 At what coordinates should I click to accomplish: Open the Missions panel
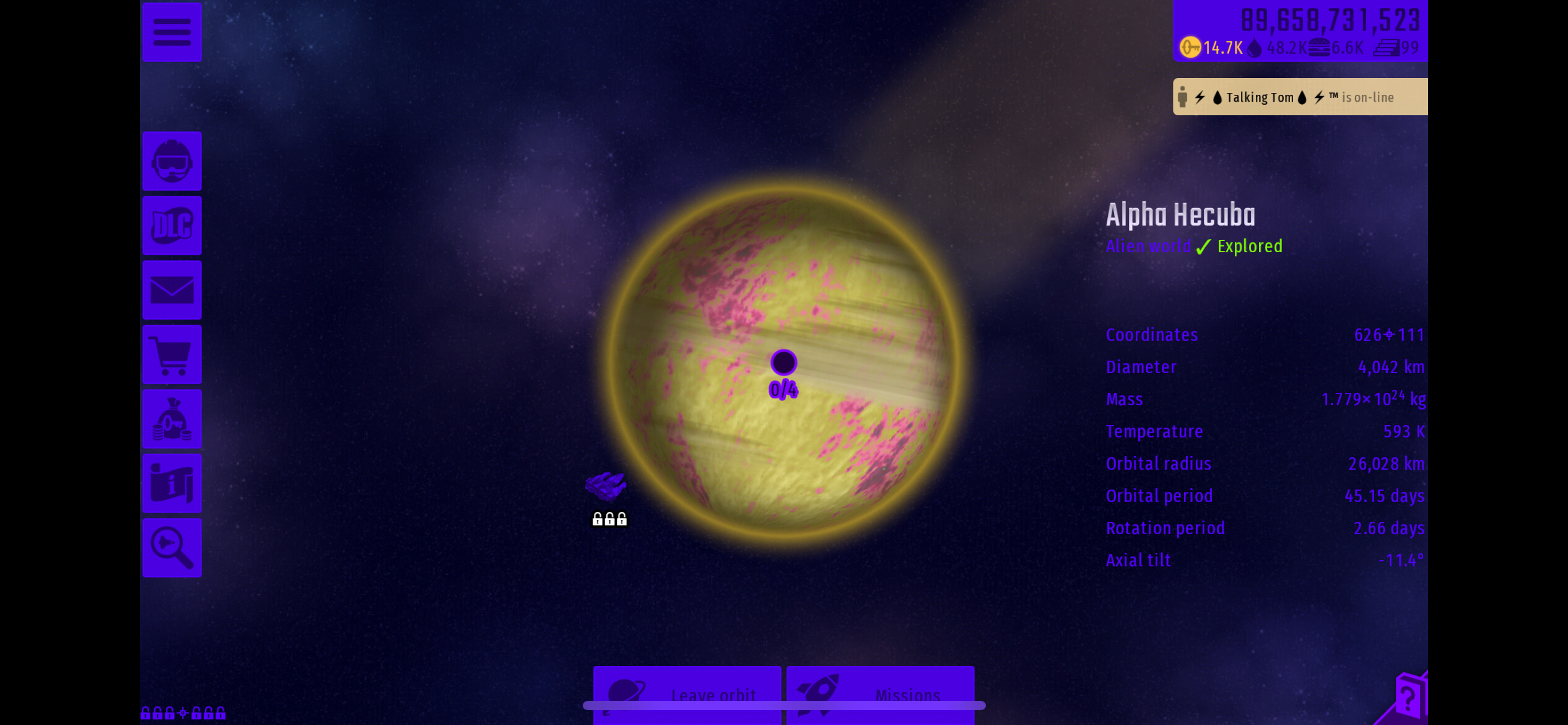pos(880,693)
